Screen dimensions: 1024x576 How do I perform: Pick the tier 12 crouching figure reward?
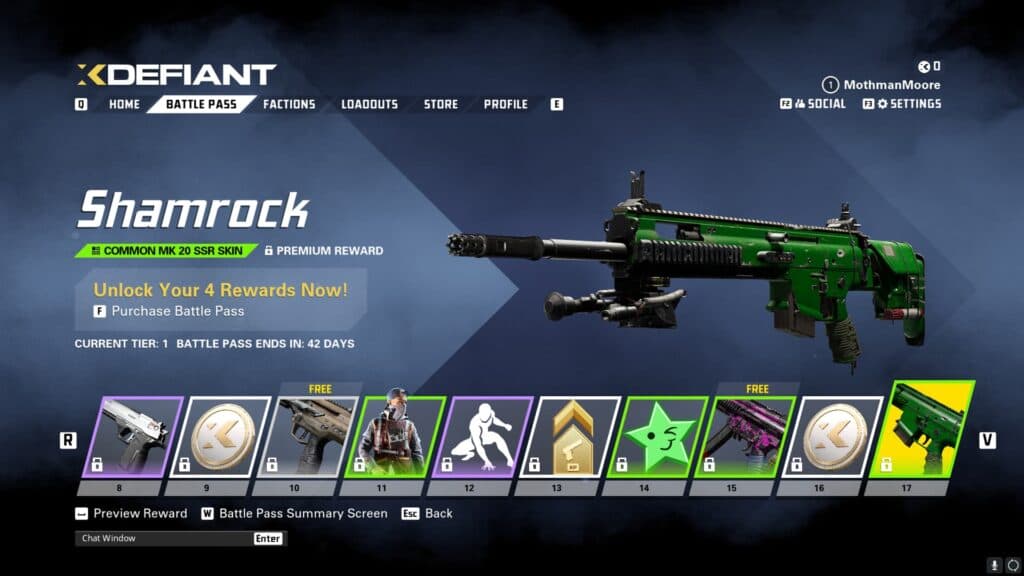pos(483,436)
